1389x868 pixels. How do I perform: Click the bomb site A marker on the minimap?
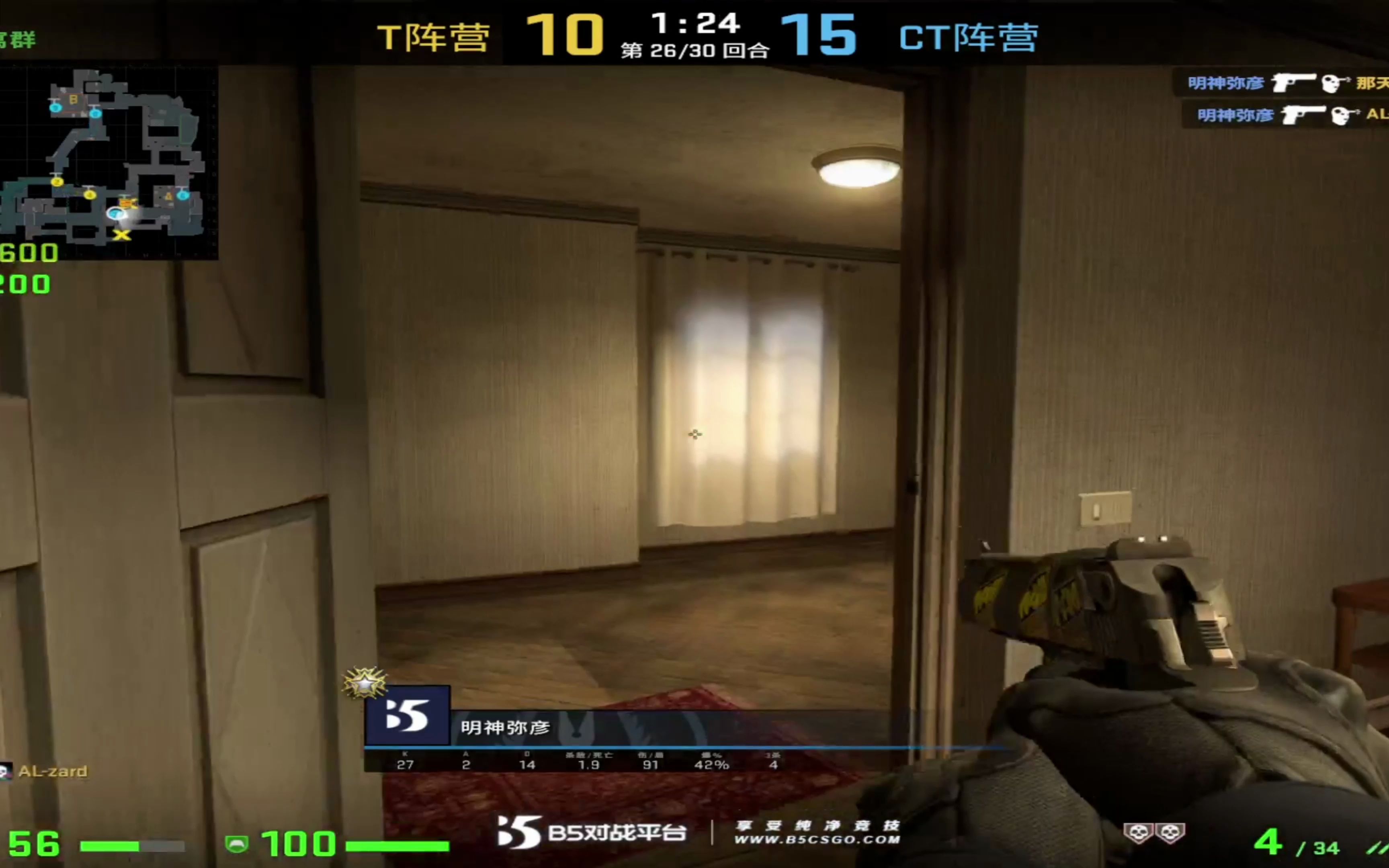pos(167,197)
